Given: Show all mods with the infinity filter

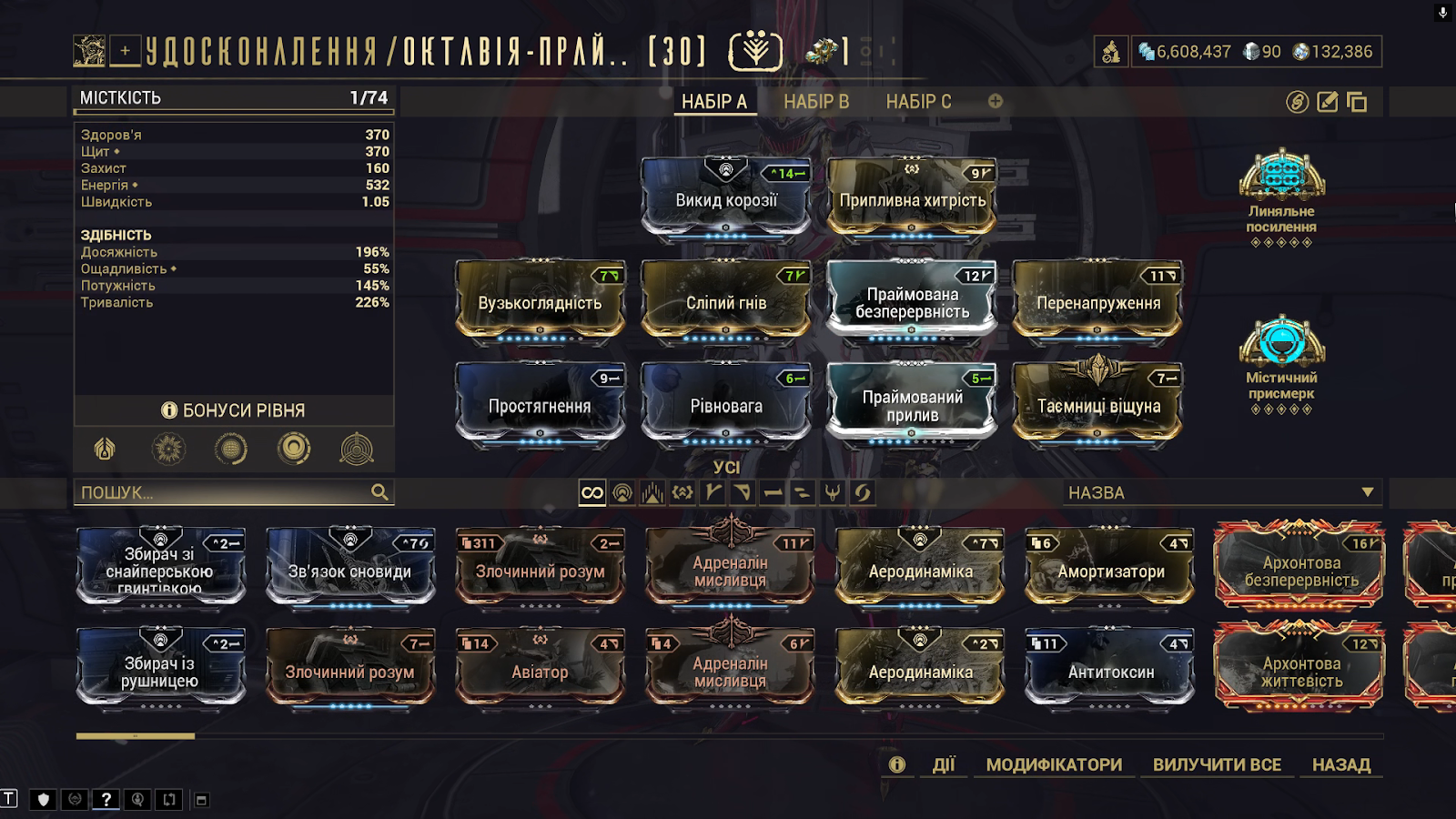Looking at the screenshot, I should click(592, 492).
